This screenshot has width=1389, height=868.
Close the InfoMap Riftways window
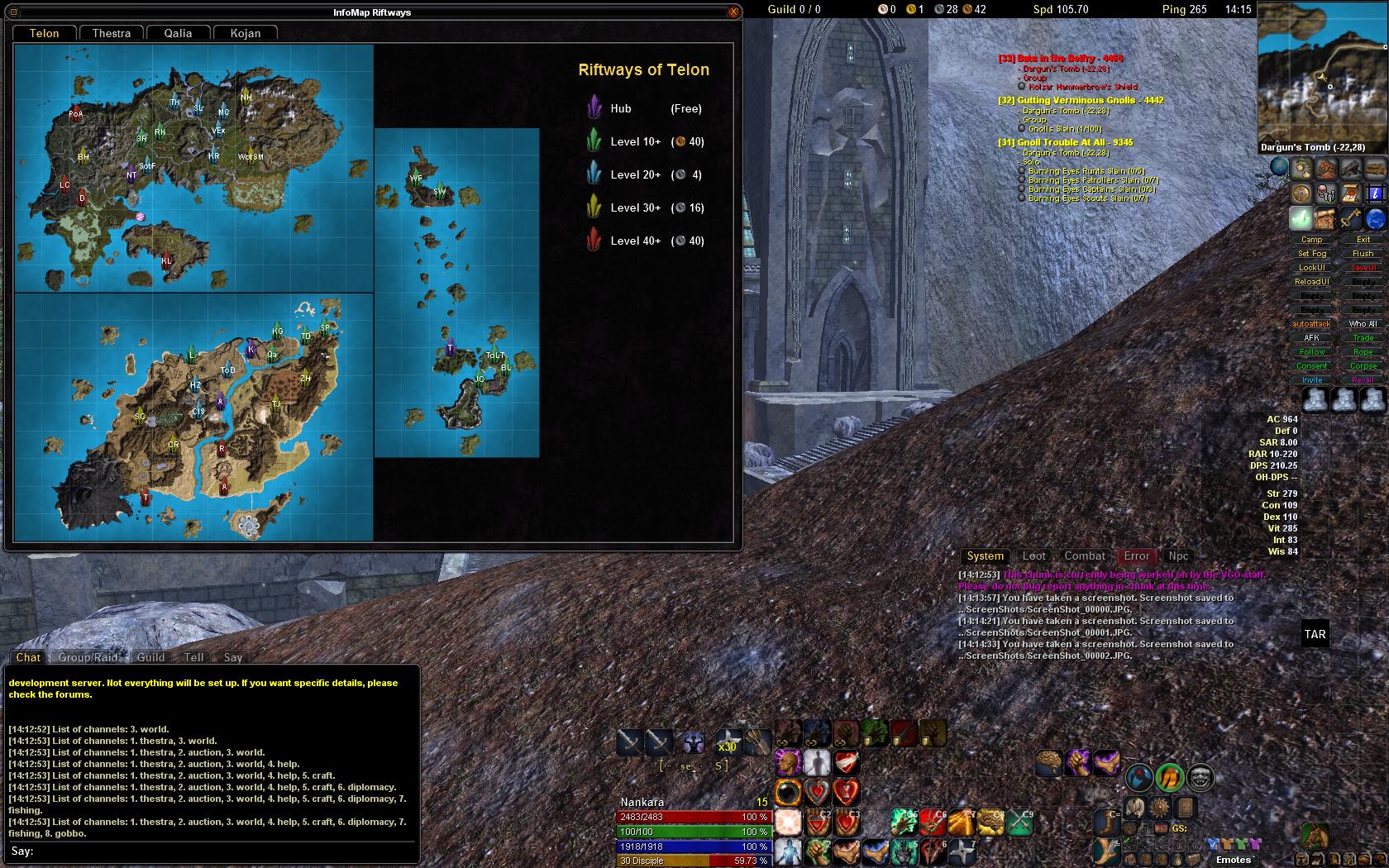pyautogui.click(x=733, y=12)
